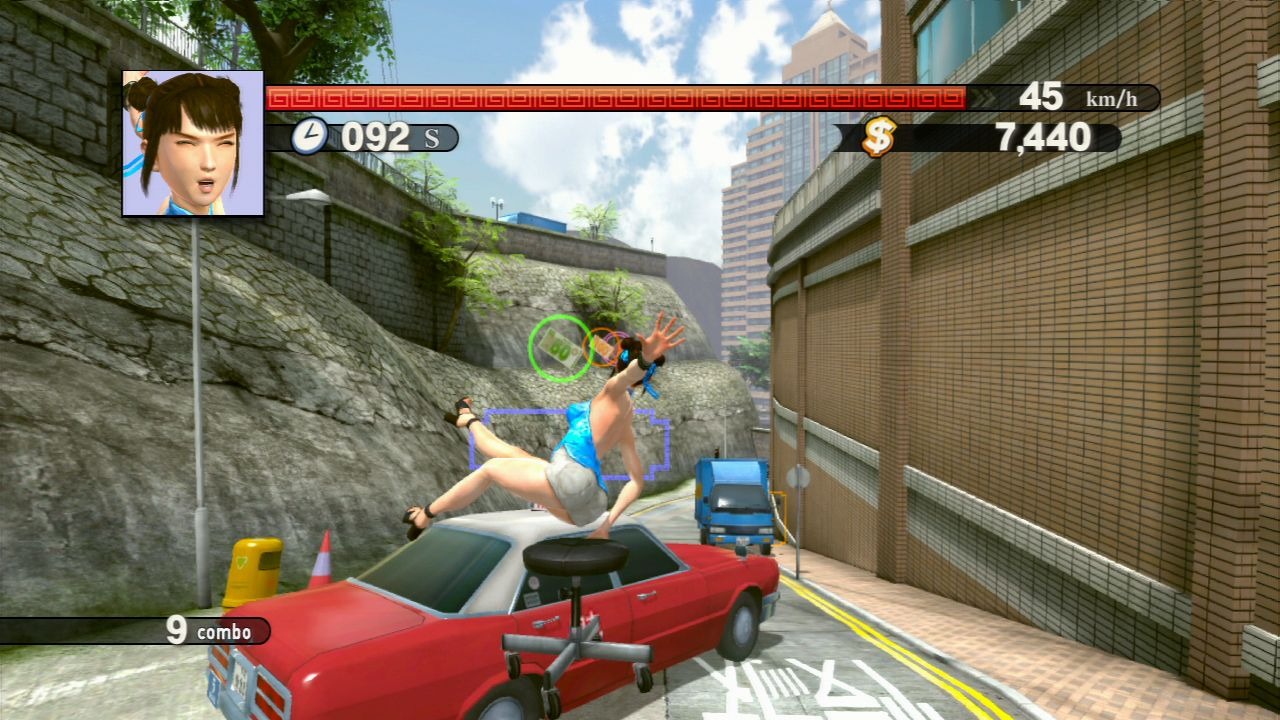Click the character portrait thumbnail
The height and width of the screenshot is (720, 1280).
click(193, 143)
